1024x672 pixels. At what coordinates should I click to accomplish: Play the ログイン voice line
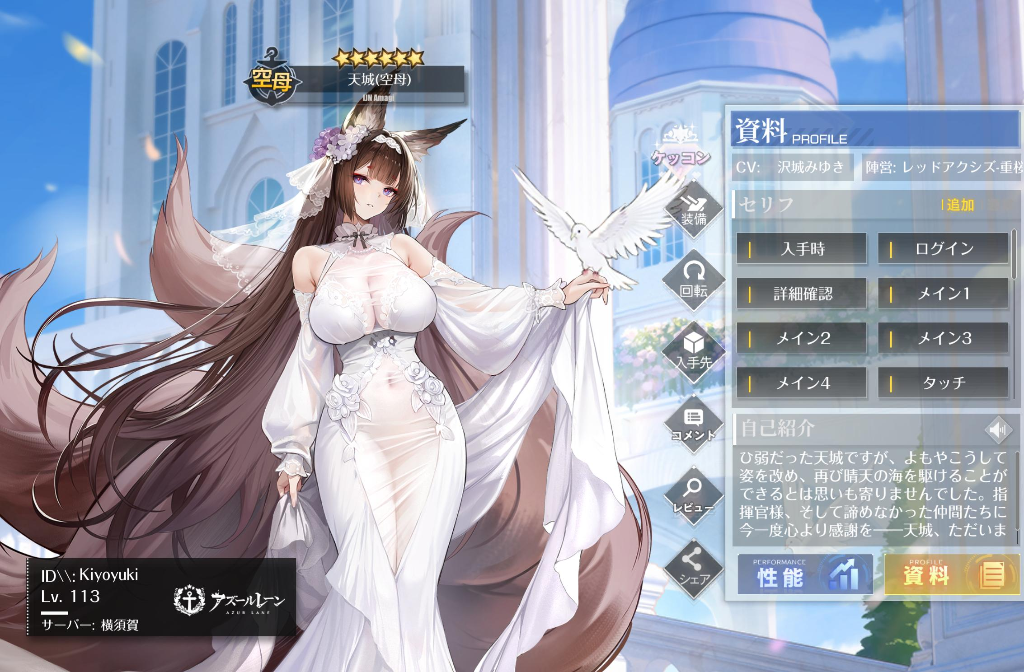[943, 248]
